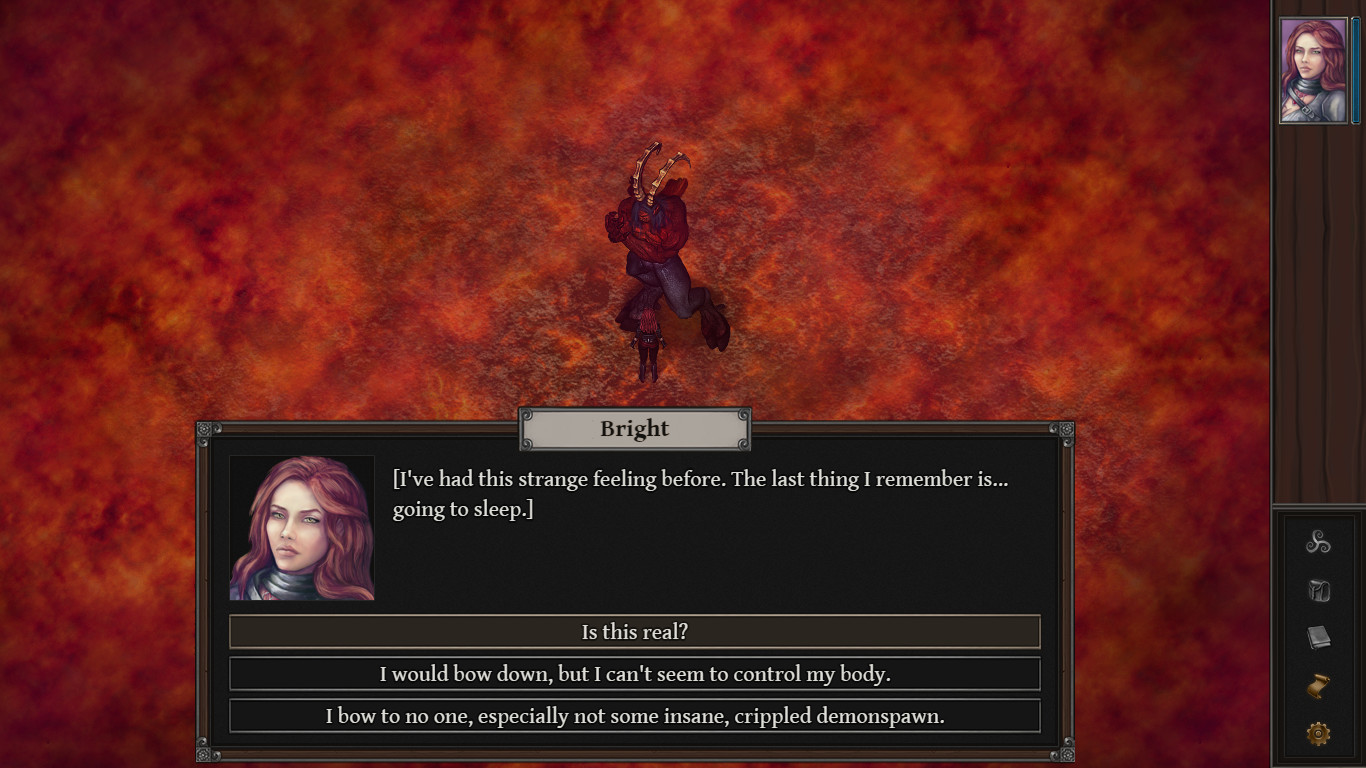
Task: Select Bright's party portrait in the sidebar
Action: pos(1313,70)
